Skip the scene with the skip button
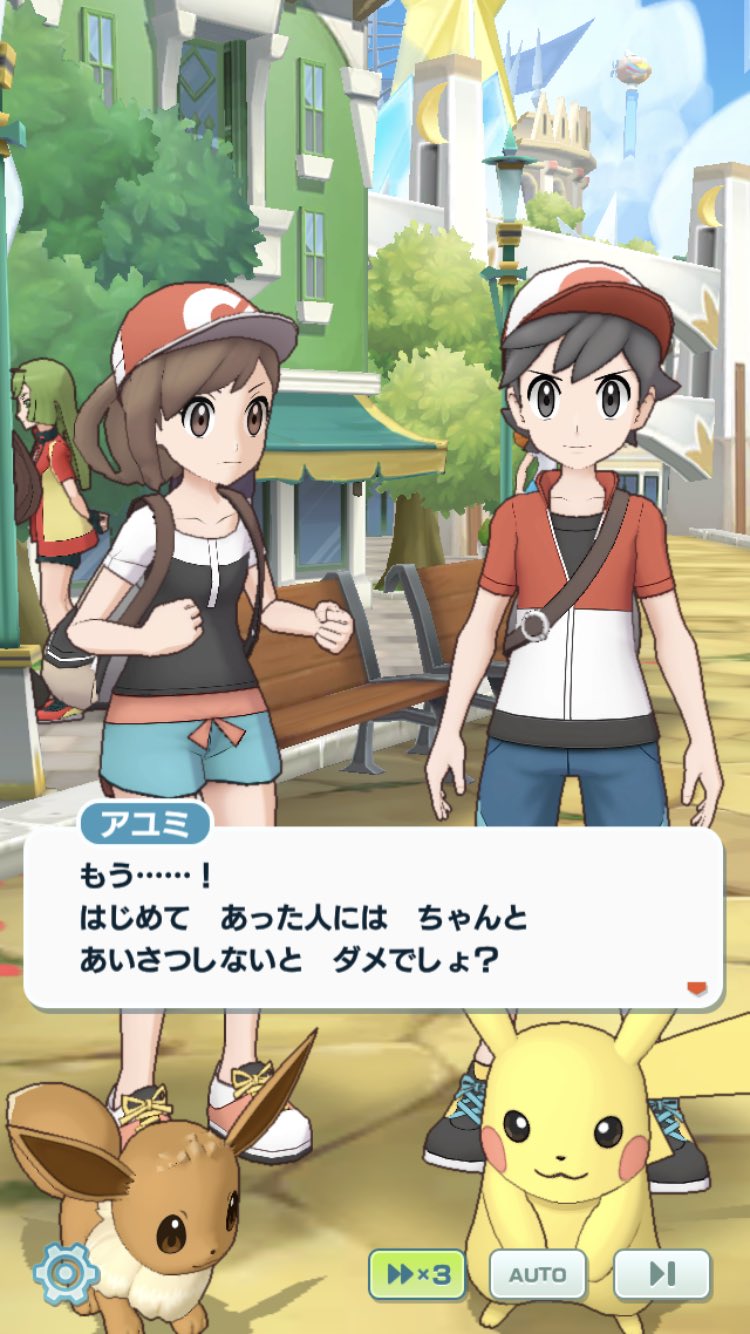Screen dimensions: 750x1334 [x=661, y=1274]
